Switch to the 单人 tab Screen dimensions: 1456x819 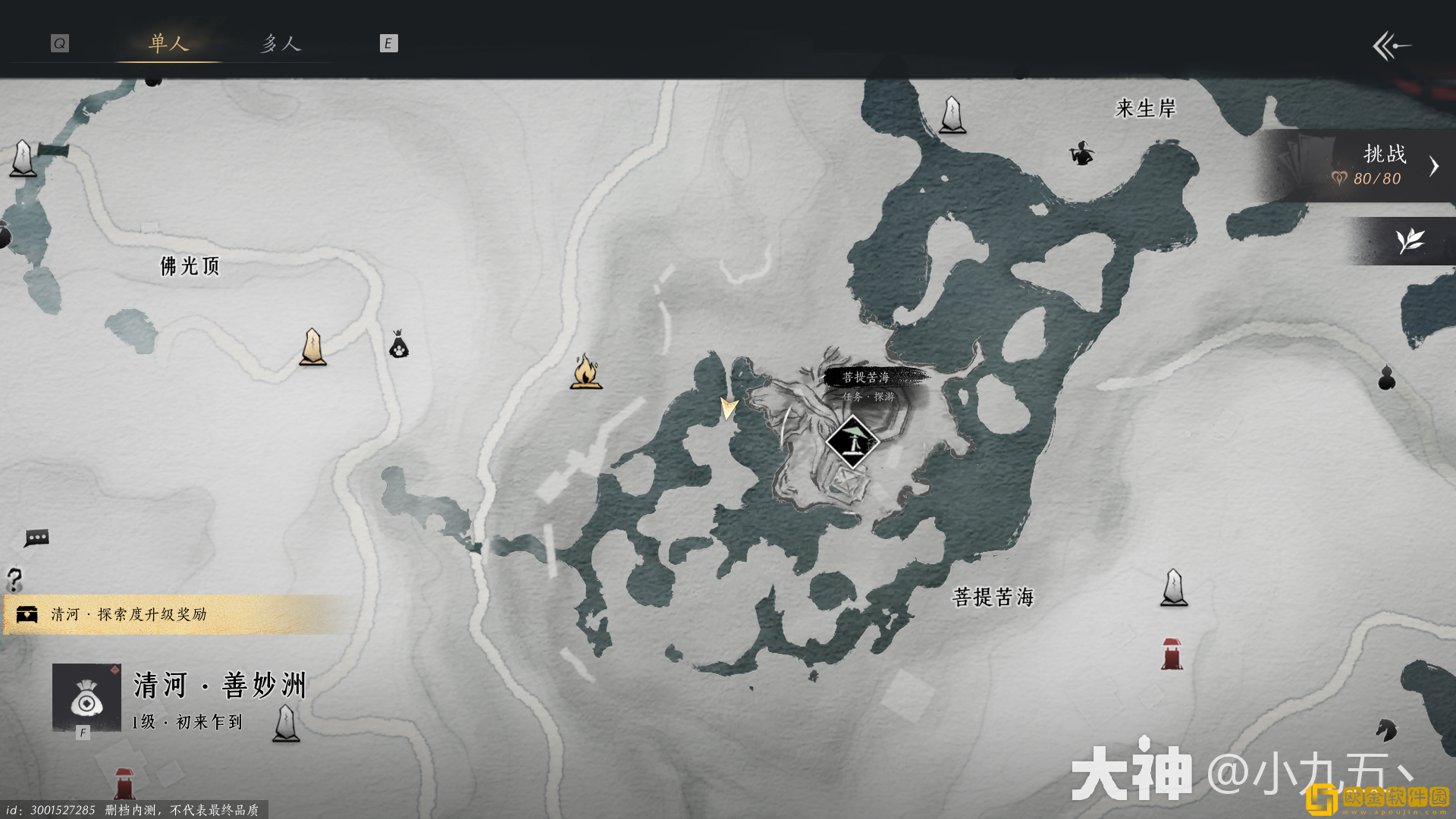pyautogui.click(x=168, y=43)
